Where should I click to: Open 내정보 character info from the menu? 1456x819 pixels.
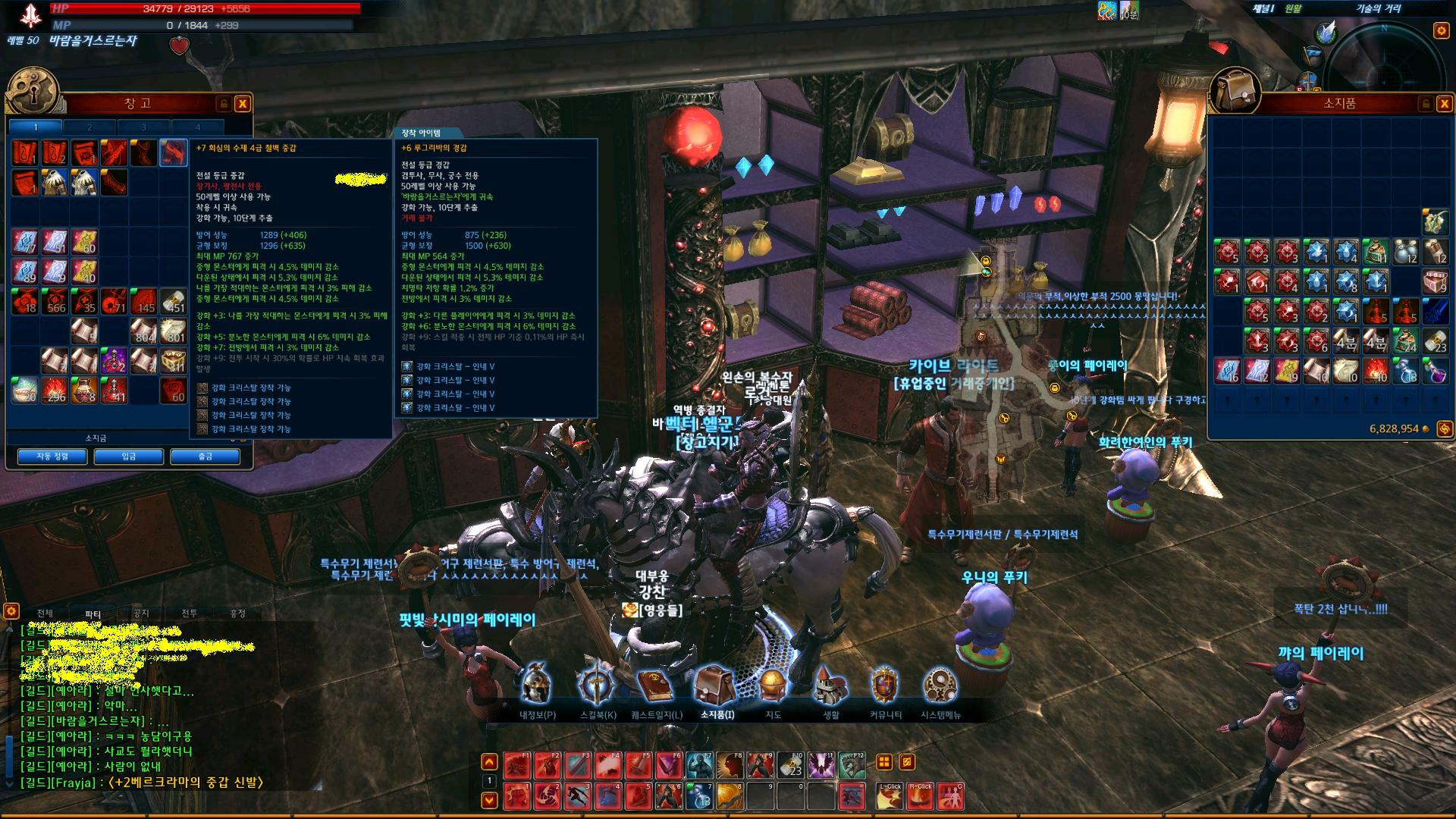[x=537, y=686]
